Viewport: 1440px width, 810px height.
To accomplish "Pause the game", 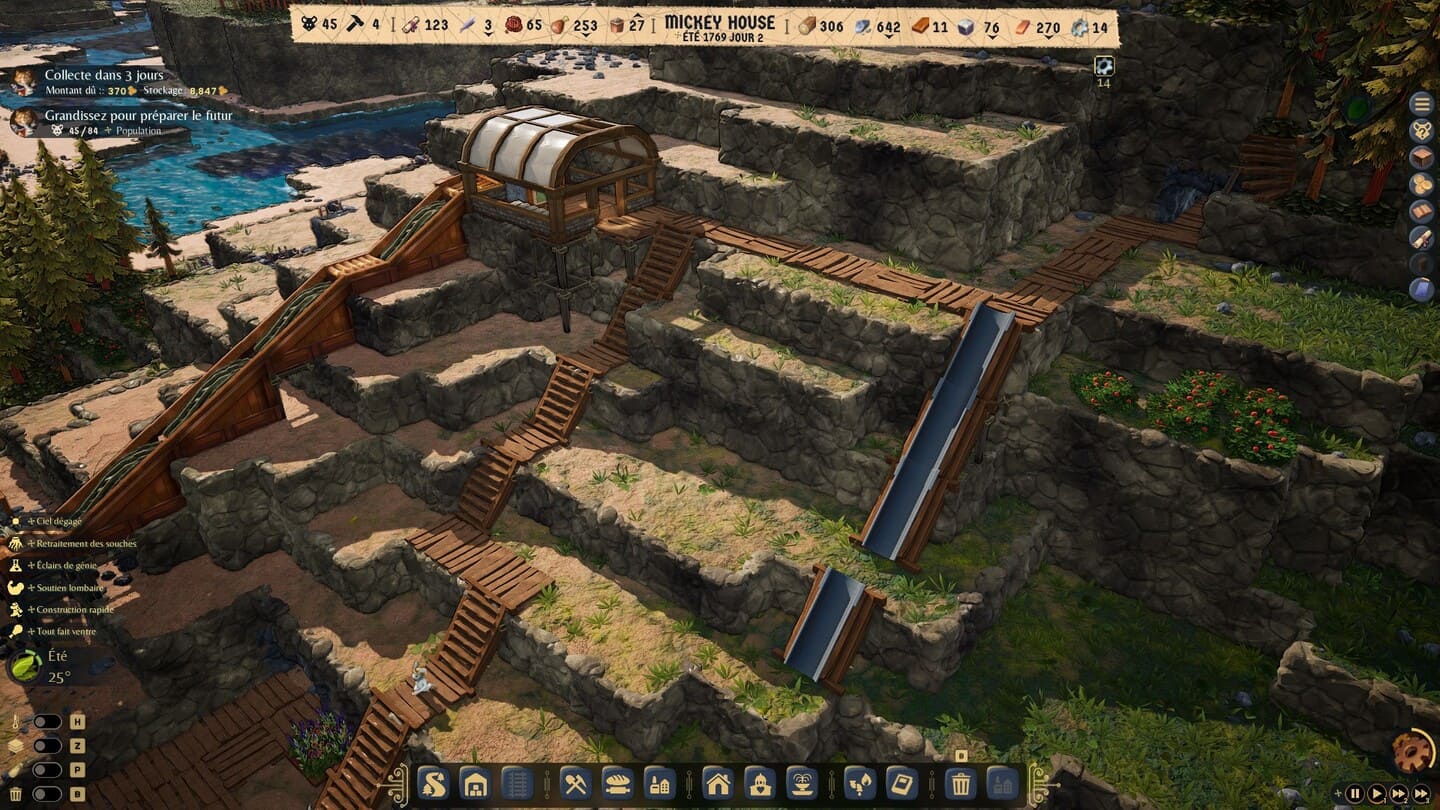I will pyautogui.click(x=1355, y=794).
